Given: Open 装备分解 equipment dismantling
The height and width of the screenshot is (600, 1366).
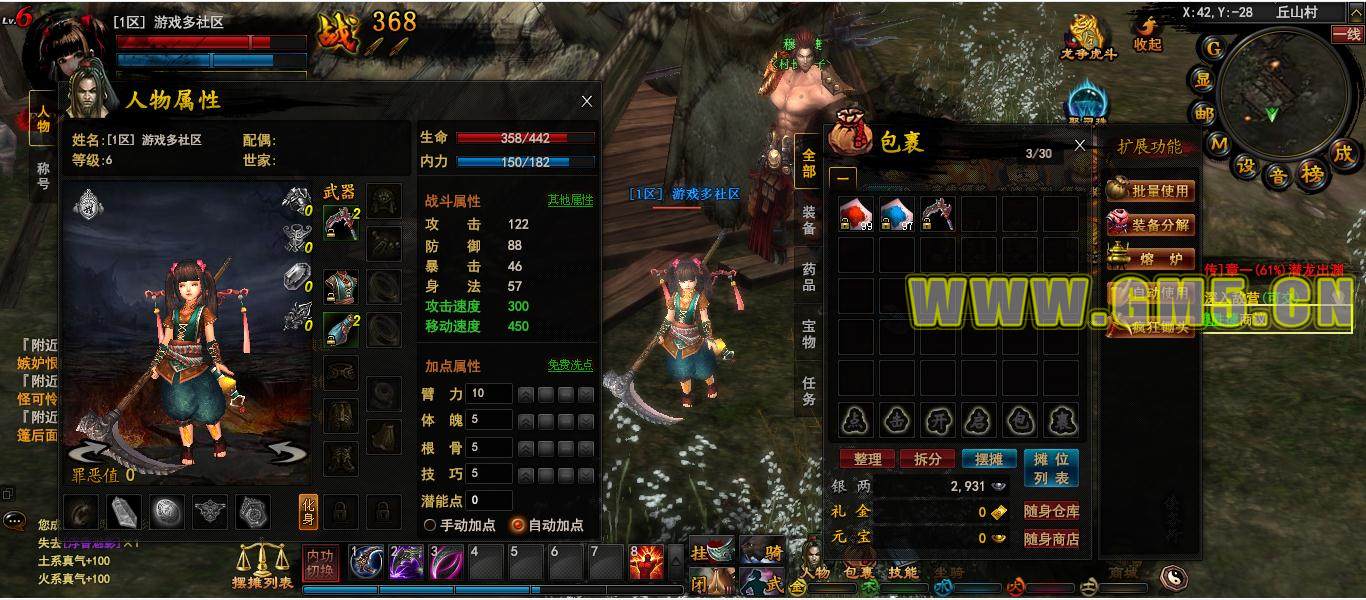Looking at the screenshot, I should (x=1151, y=224).
